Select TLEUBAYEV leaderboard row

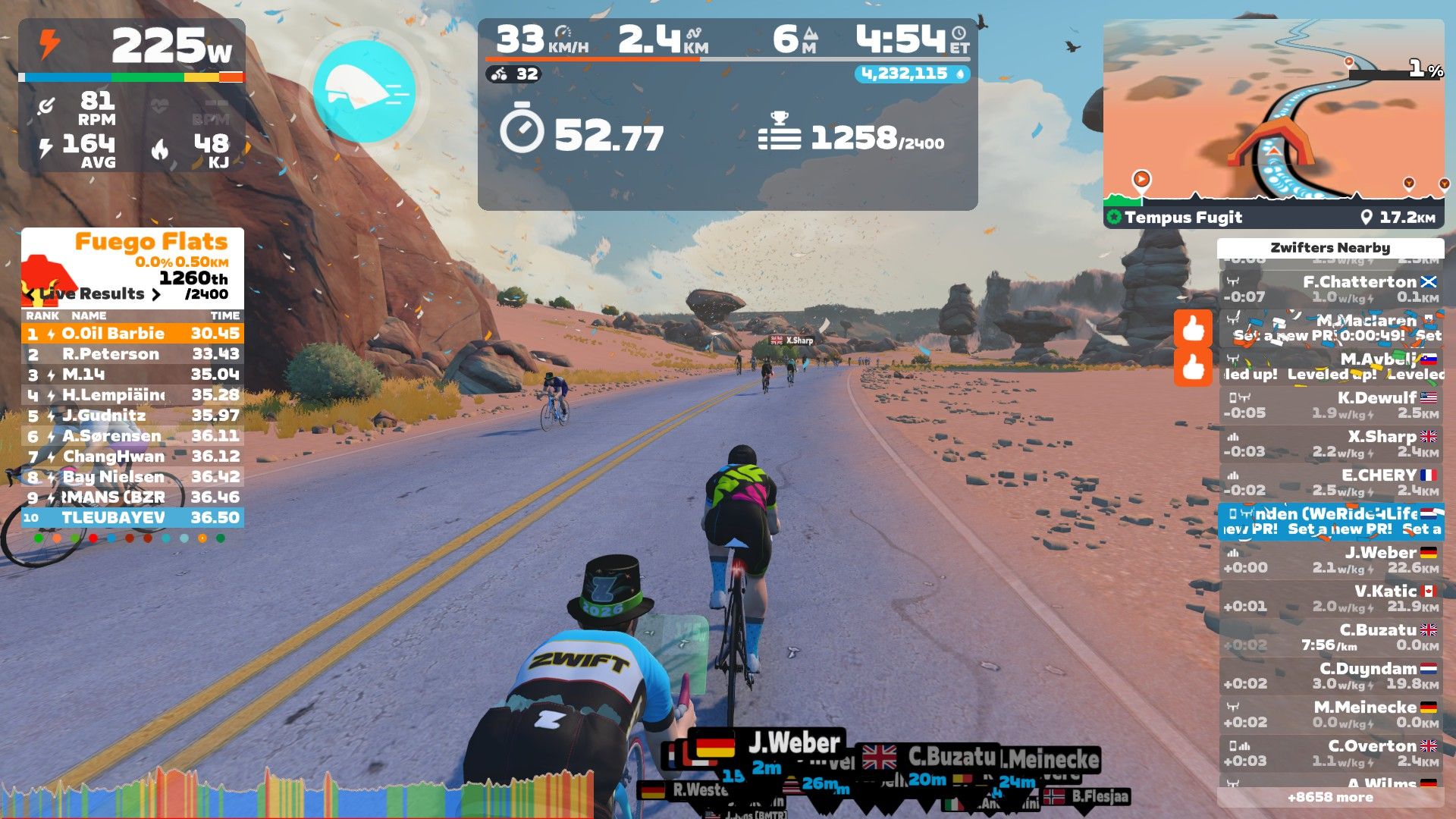(x=133, y=518)
